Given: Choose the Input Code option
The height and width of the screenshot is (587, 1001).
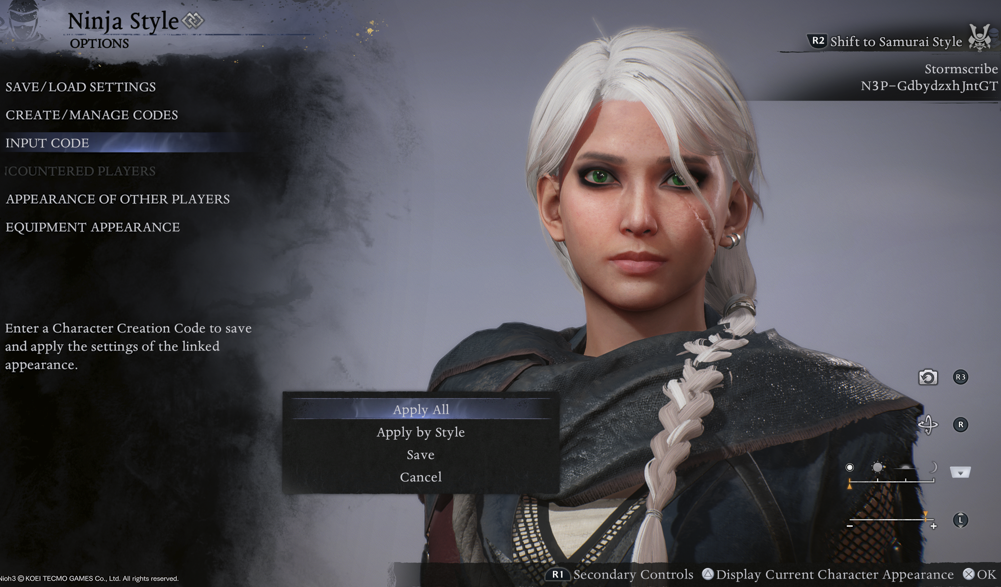Looking at the screenshot, I should point(48,143).
